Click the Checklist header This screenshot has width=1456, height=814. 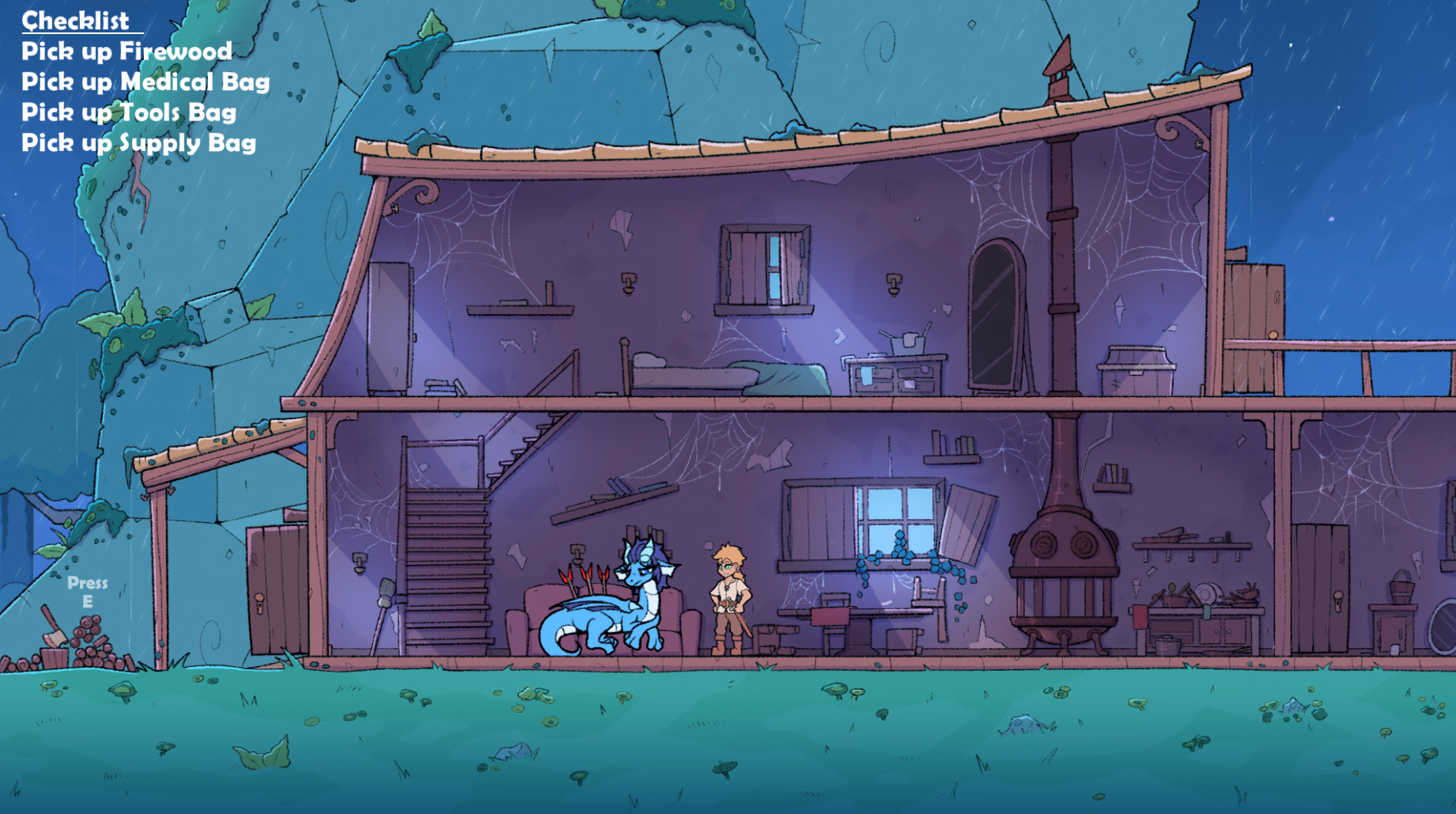pos(75,21)
